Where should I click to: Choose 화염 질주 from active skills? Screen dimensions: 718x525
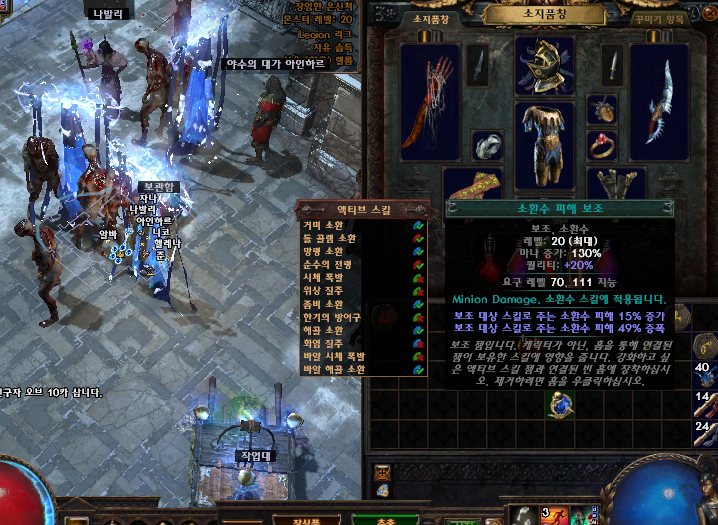point(330,343)
